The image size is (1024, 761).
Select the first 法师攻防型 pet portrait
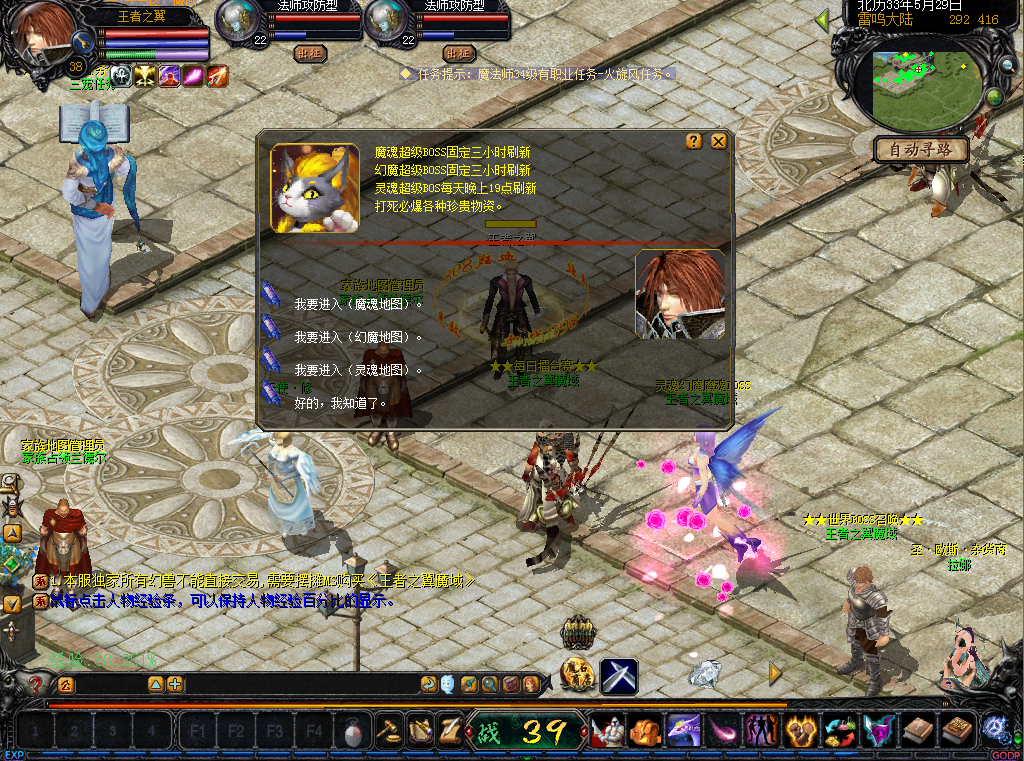point(237,22)
